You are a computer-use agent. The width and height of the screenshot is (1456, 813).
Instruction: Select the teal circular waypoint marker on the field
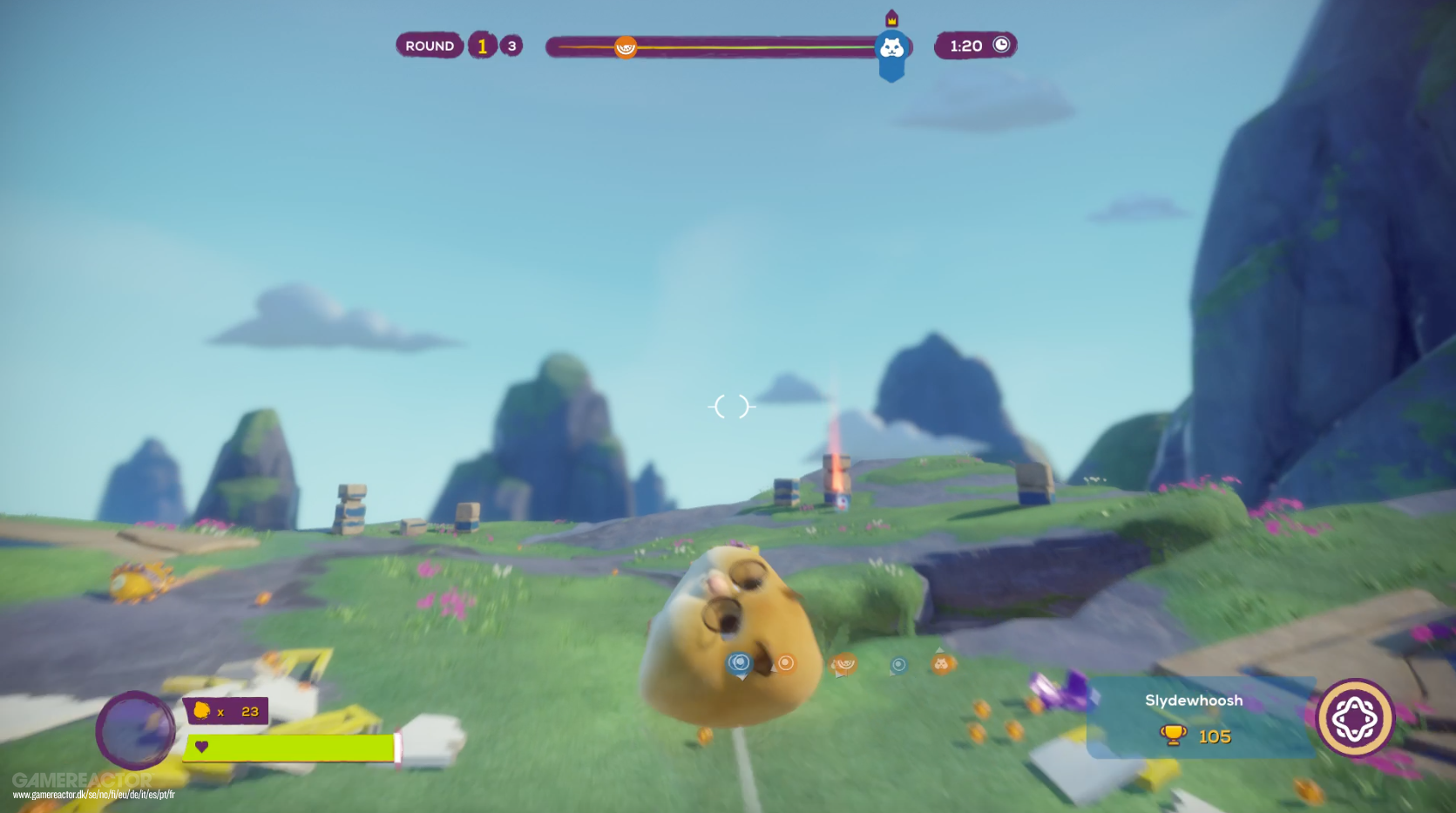click(897, 664)
